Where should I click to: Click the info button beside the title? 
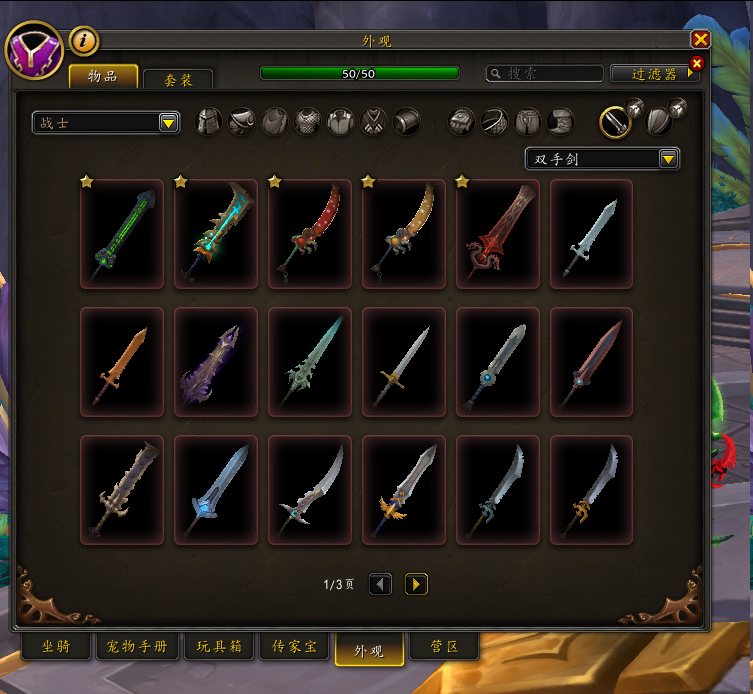[x=84, y=41]
